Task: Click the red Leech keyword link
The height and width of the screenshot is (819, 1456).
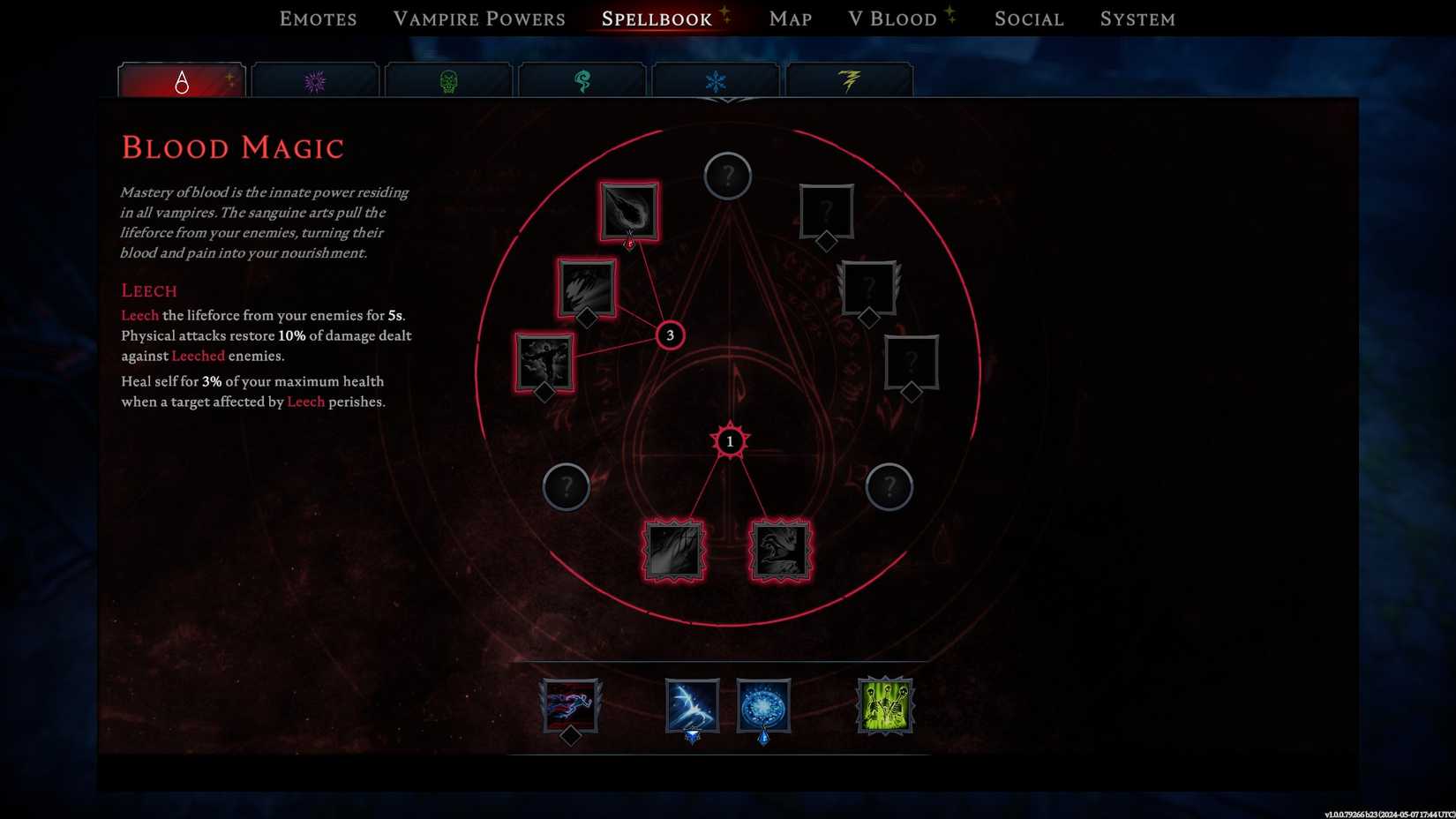Action: tap(139, 314)
